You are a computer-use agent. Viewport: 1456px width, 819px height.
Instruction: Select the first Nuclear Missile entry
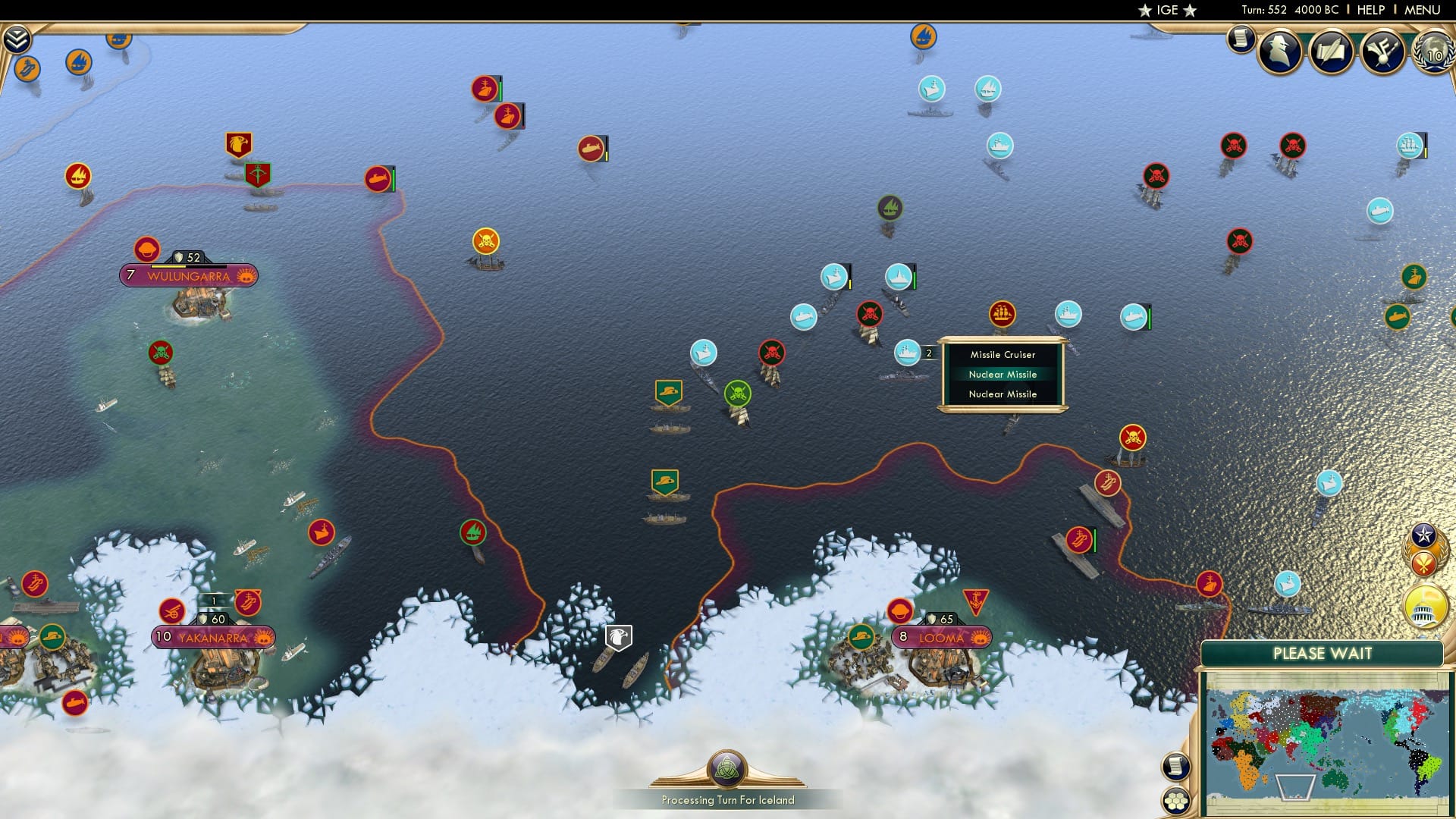[x=1003, y=374]
